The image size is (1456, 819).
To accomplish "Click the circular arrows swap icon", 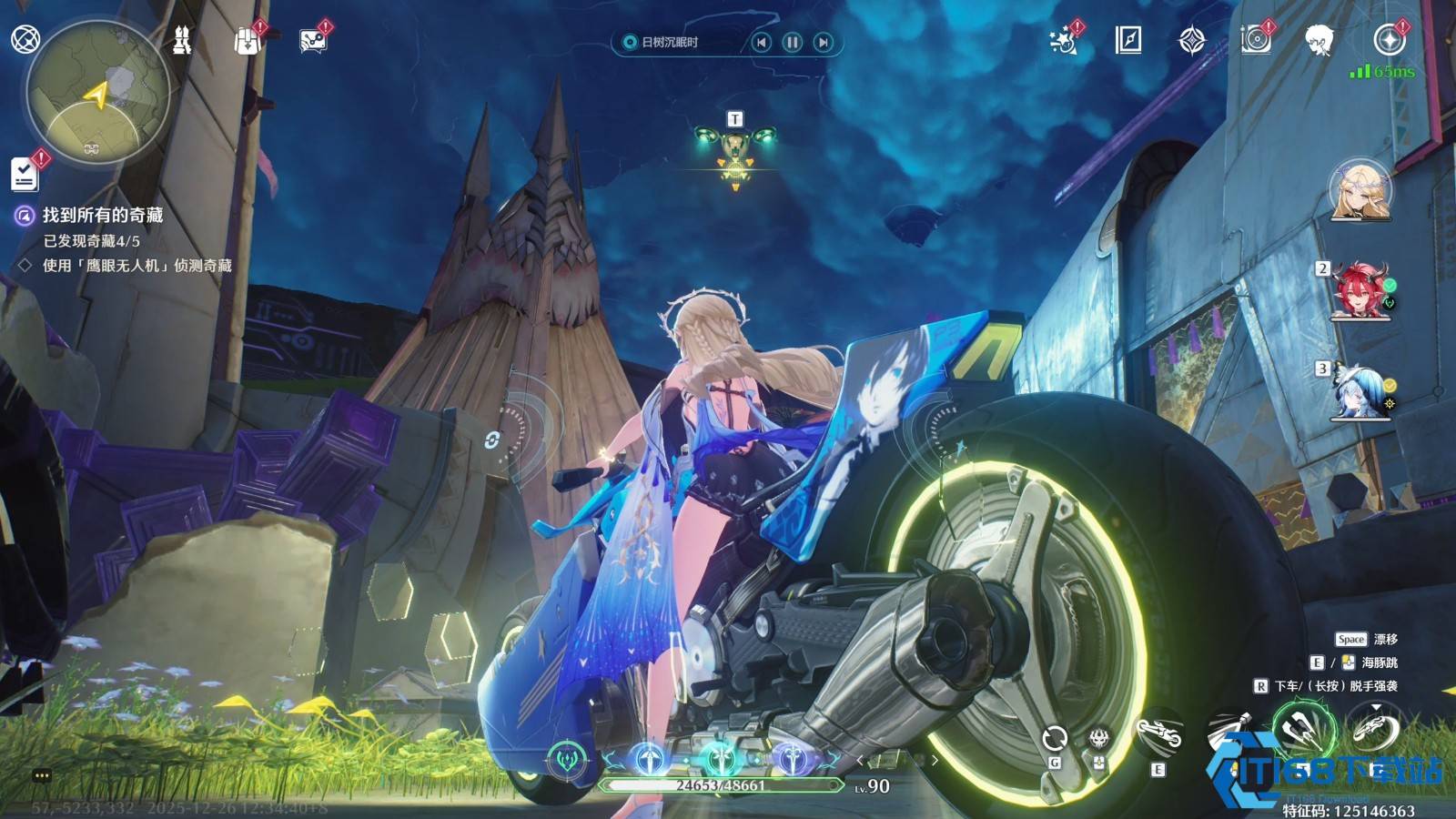I will tap(1055, 738).
